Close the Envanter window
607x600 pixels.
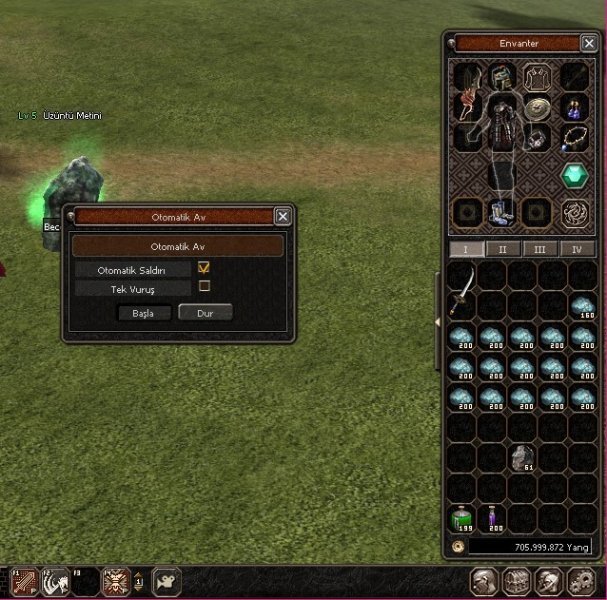click(x=590, y=43)
